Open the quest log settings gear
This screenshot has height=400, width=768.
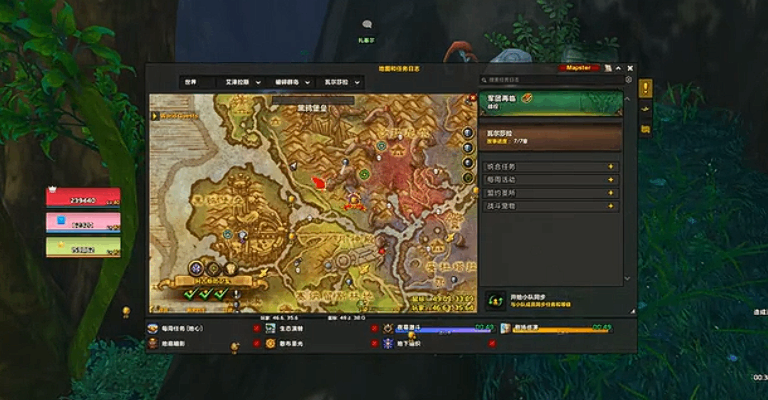[x=628, y=79]
